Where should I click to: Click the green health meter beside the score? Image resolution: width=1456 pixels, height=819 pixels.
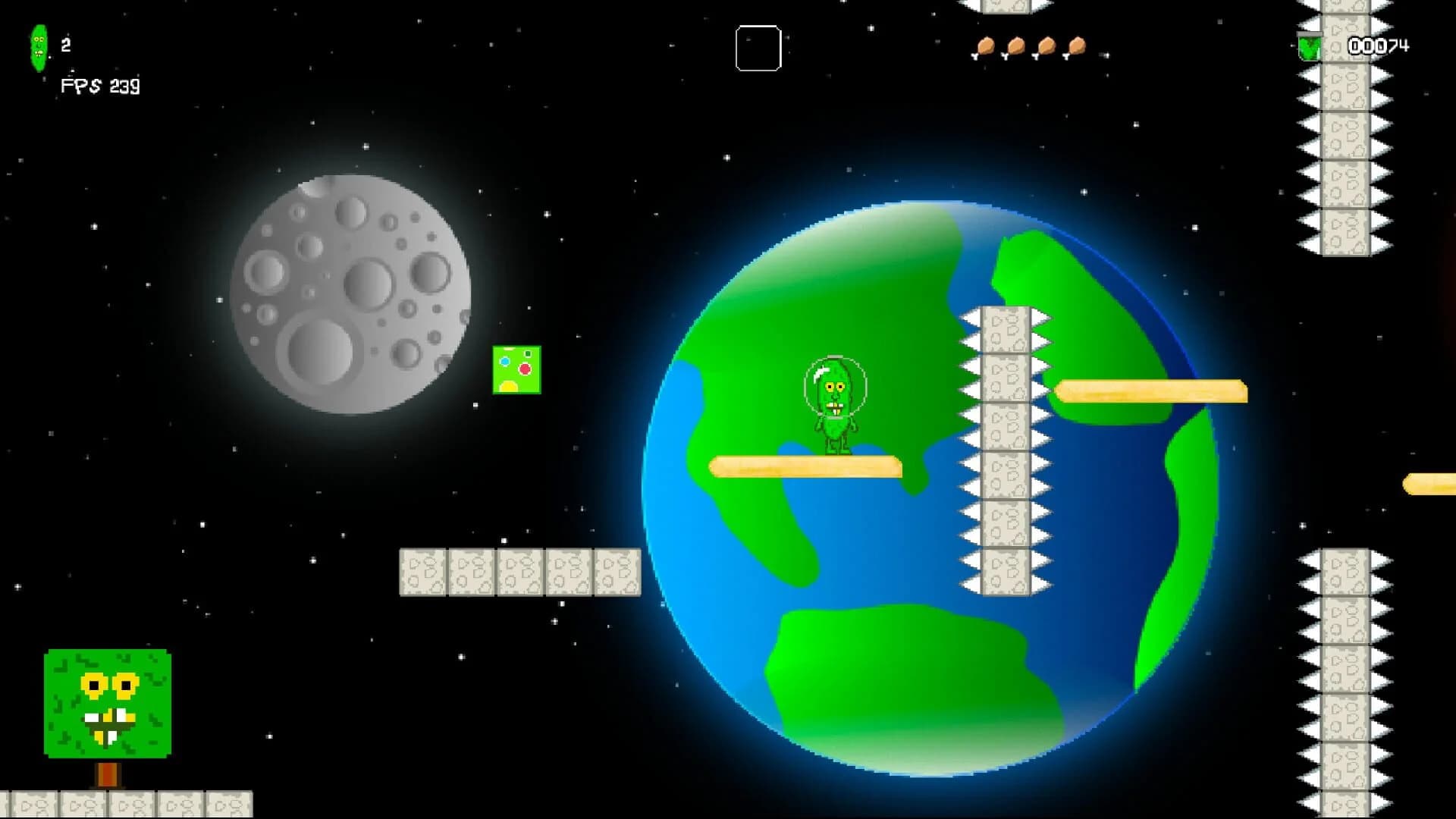tap(1311, 47)
